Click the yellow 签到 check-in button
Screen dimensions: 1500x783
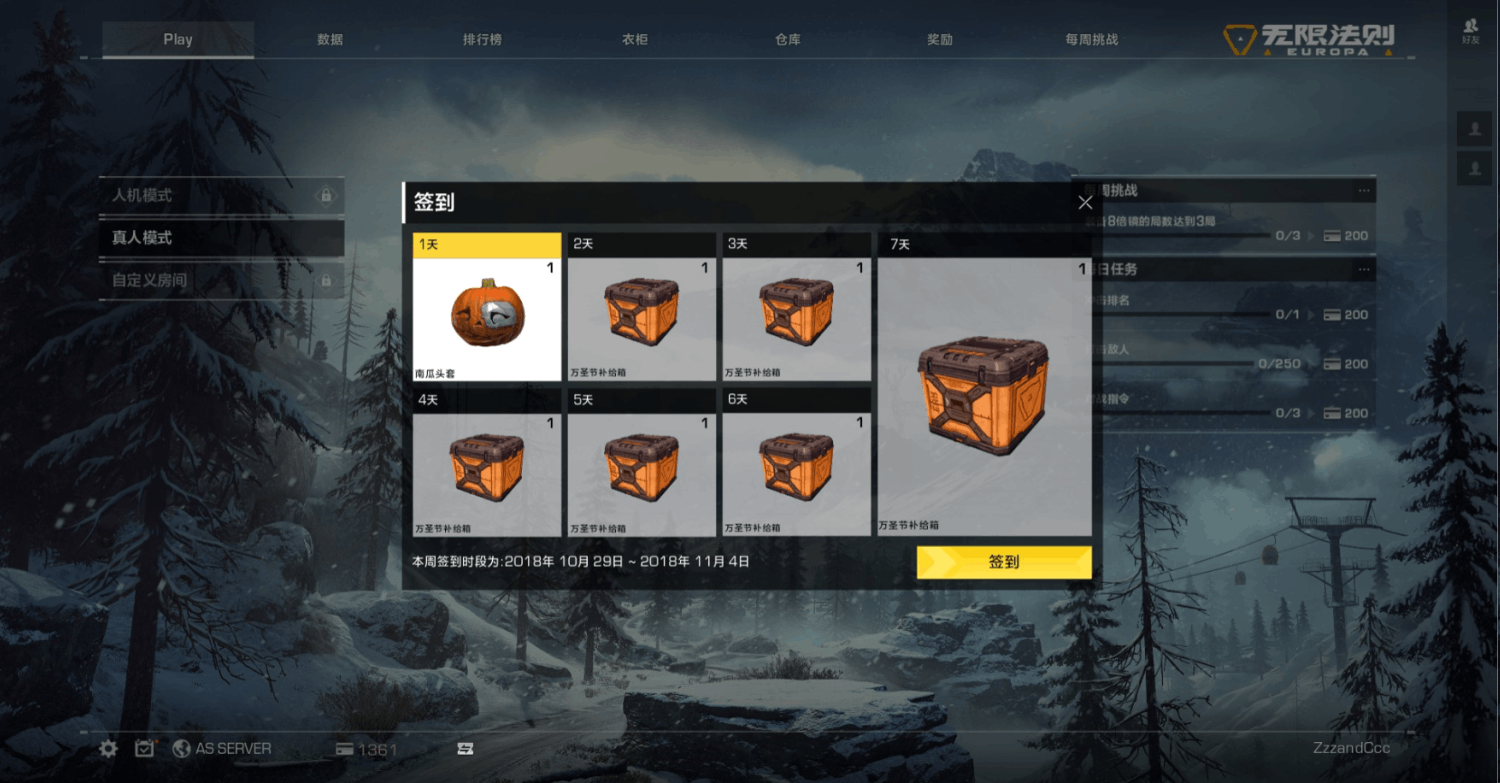coord(1003,562)
